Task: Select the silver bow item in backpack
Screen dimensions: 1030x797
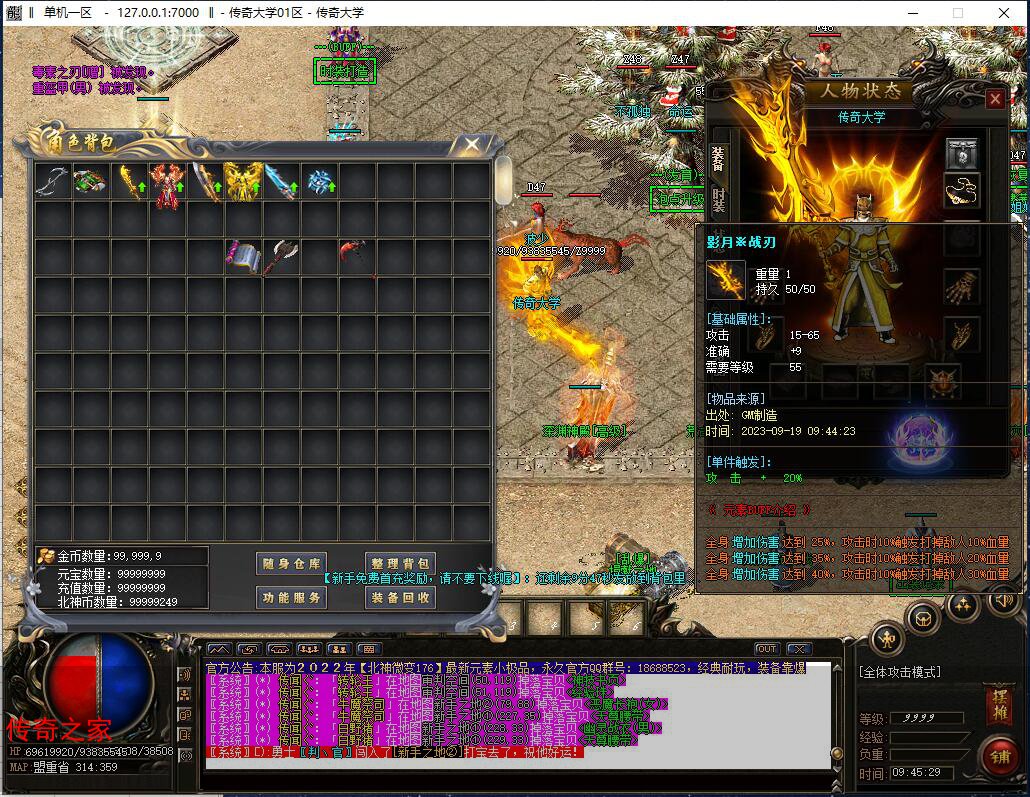Action: 52,181
